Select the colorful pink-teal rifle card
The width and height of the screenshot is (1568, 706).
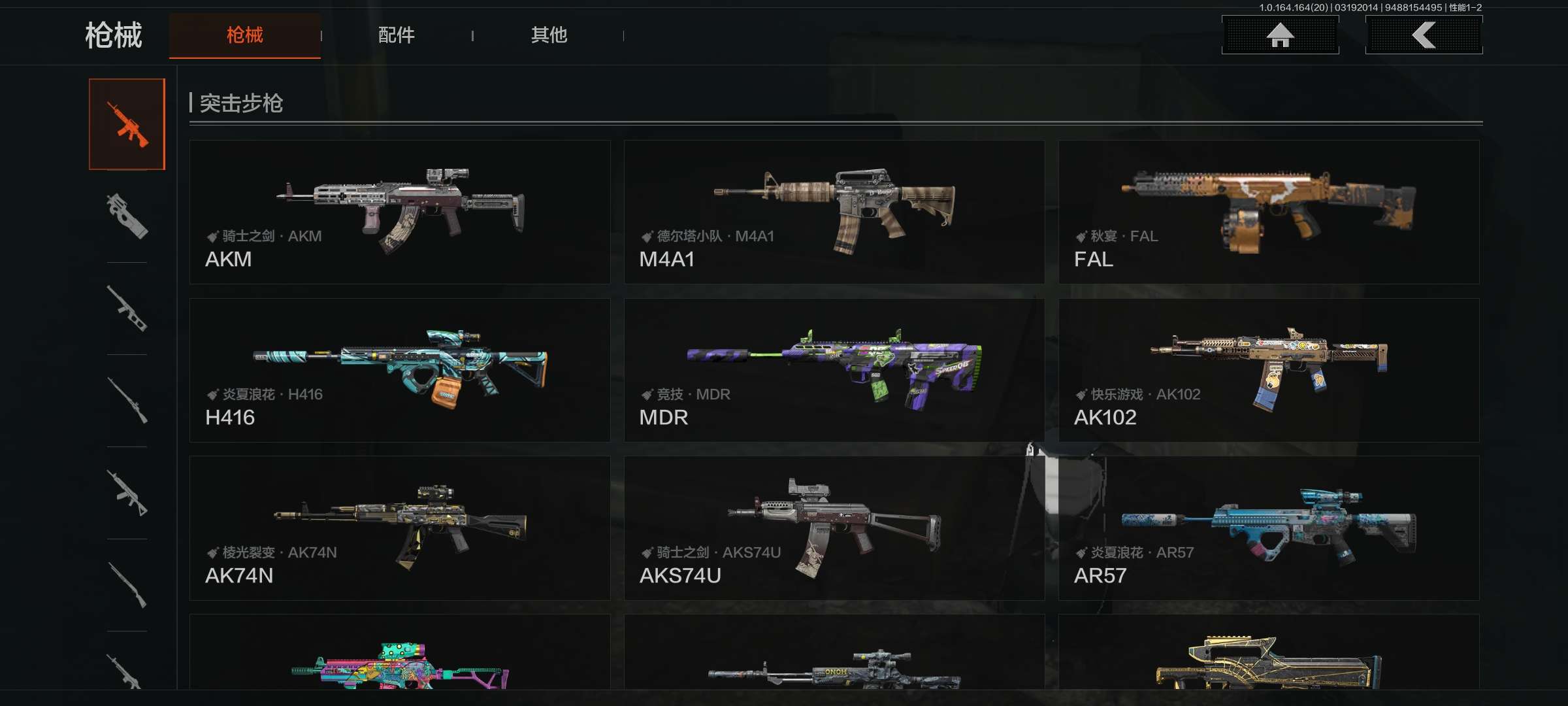pyautogui.click(x=400, y=654)
